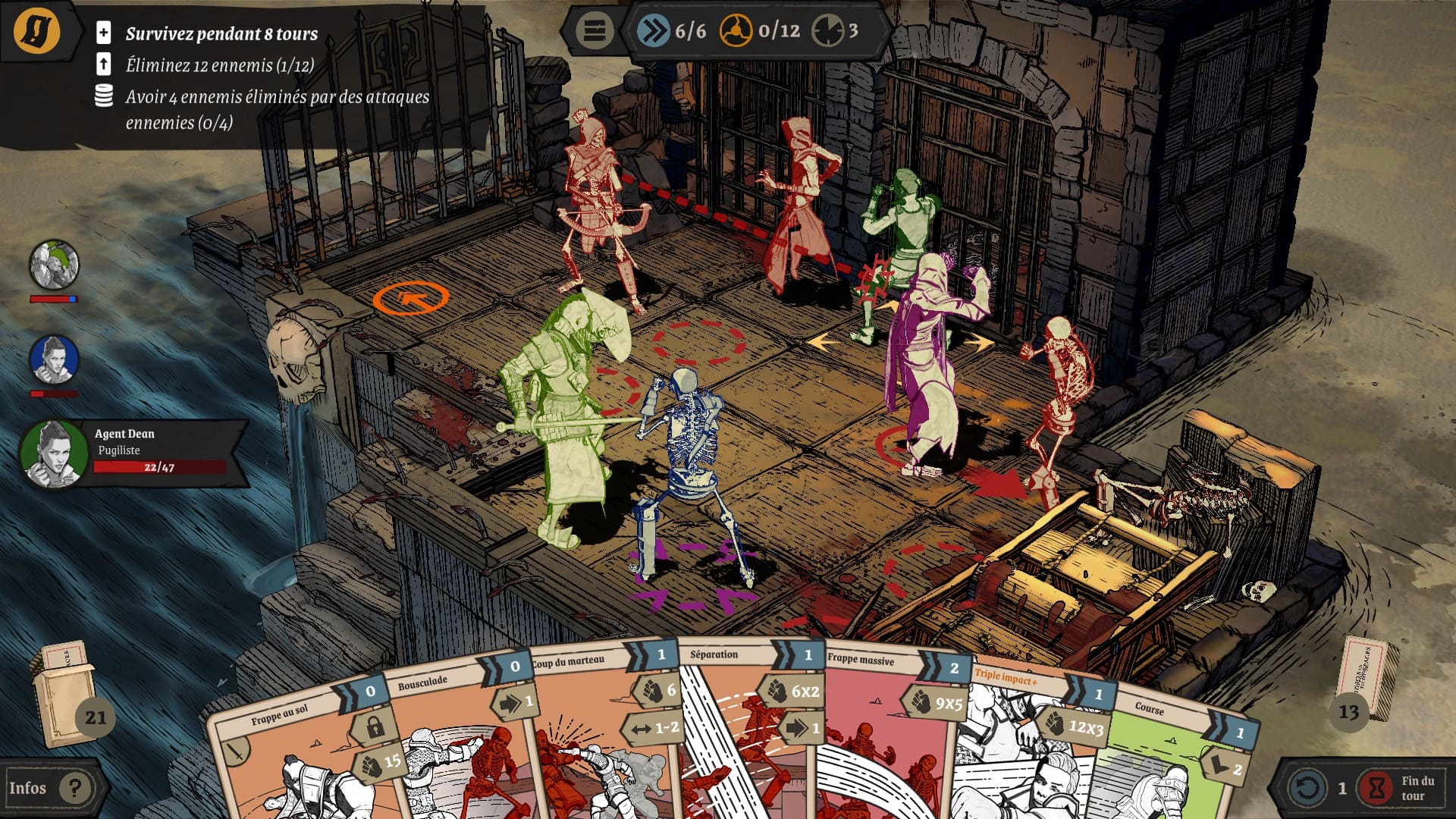The image size is (1456, 819).
Task: Select the blue-background character portrait
Action: (x=54, y=359)
